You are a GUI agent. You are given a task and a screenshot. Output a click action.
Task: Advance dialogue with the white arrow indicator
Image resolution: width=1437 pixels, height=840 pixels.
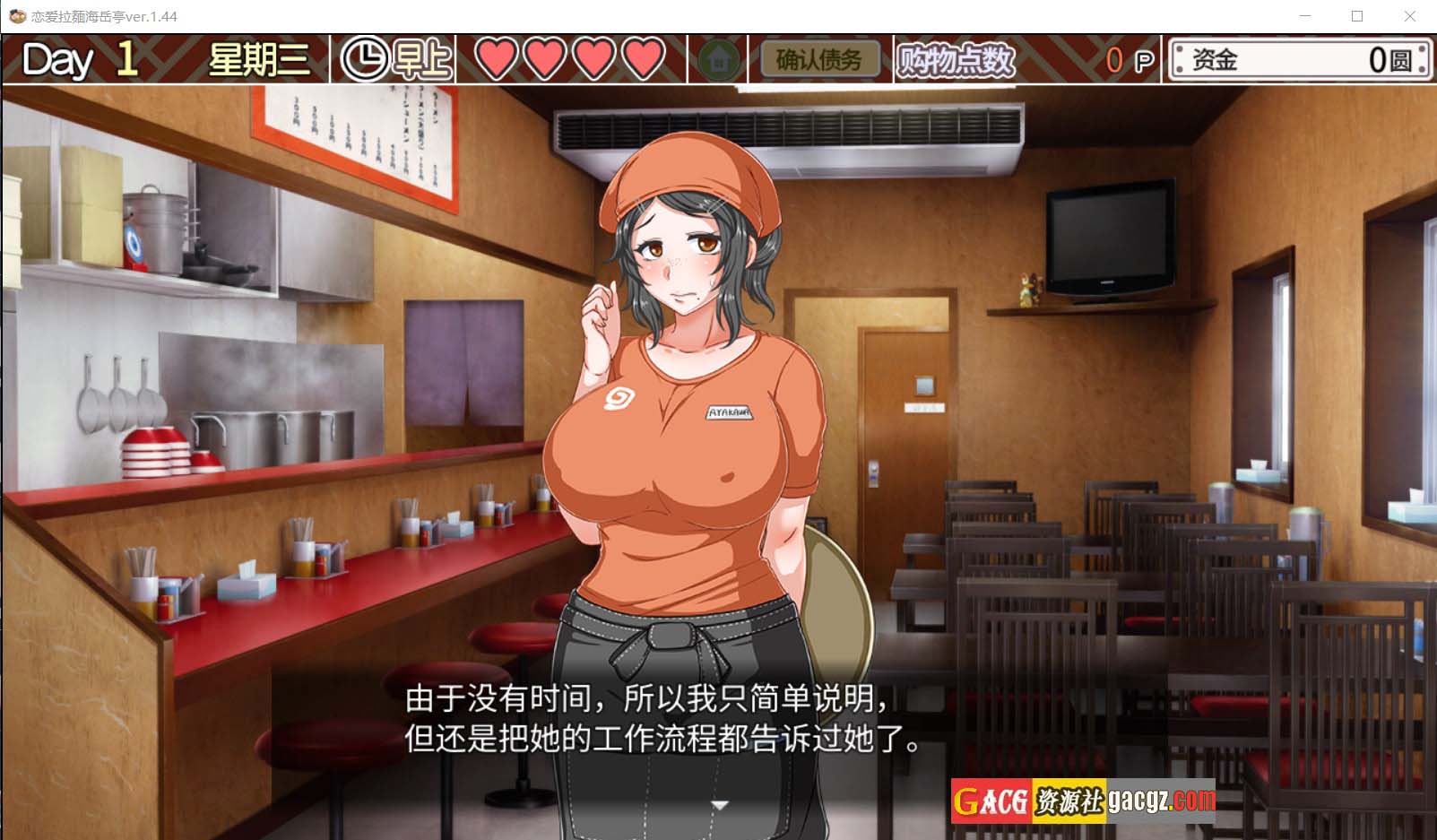(x=719, y=805)
